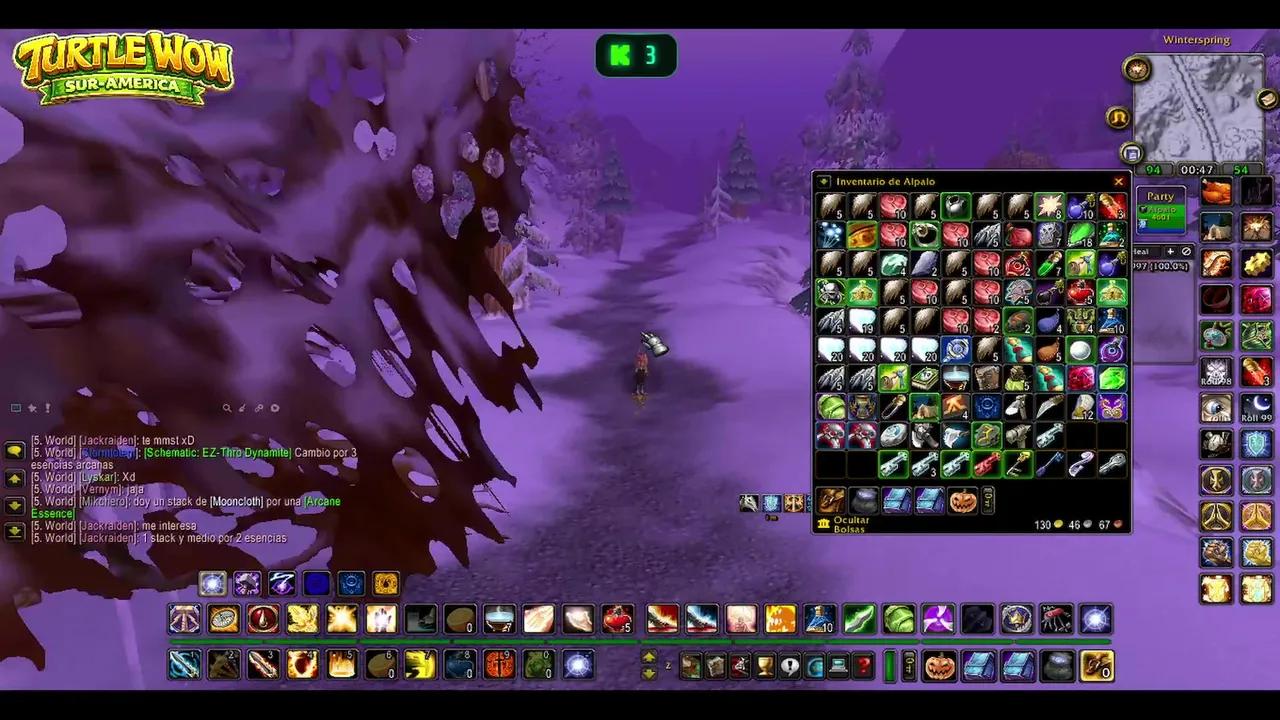Open the quest log exclamation icon in the micro menu
This screenshot has height=720, width=1280.
point(790,665)
